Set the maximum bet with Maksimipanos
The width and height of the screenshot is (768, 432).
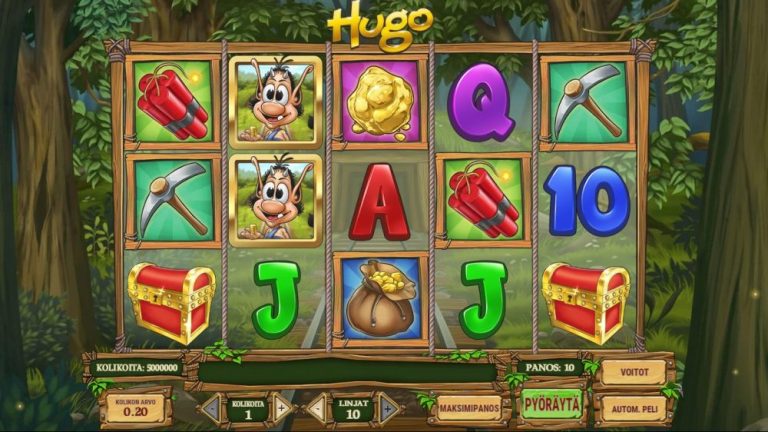(468, 407)
